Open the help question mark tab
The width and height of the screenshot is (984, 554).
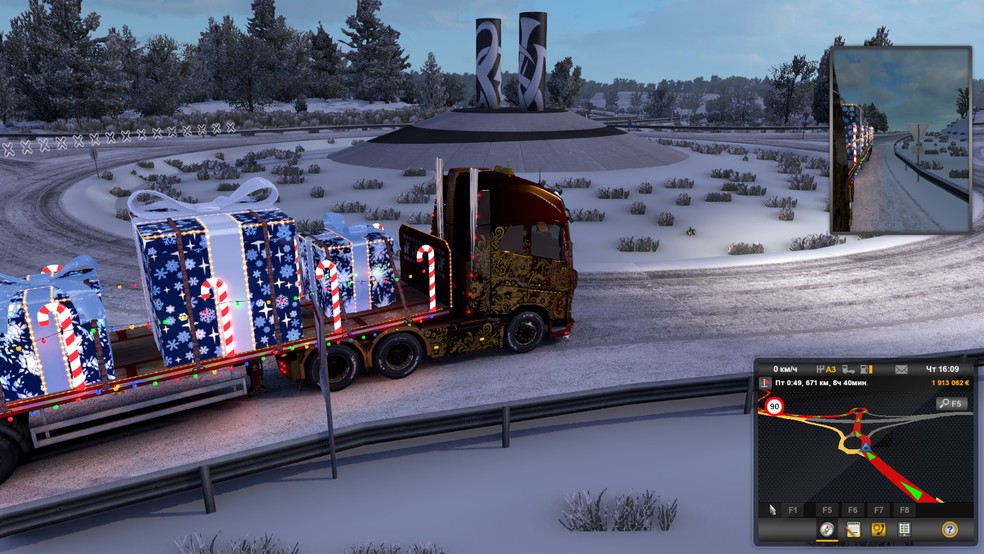pos(949,529)
